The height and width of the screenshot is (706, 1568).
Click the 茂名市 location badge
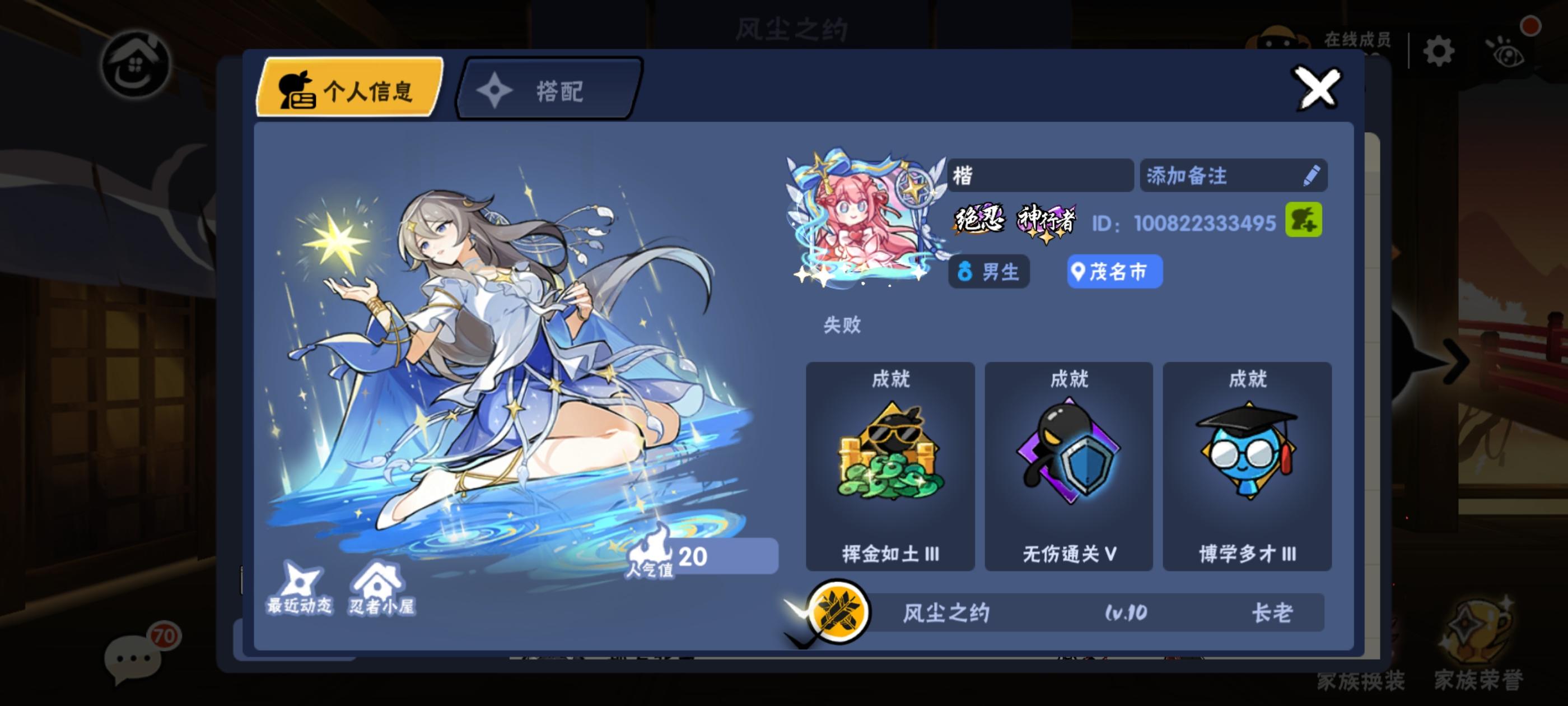click(1114, 272)
